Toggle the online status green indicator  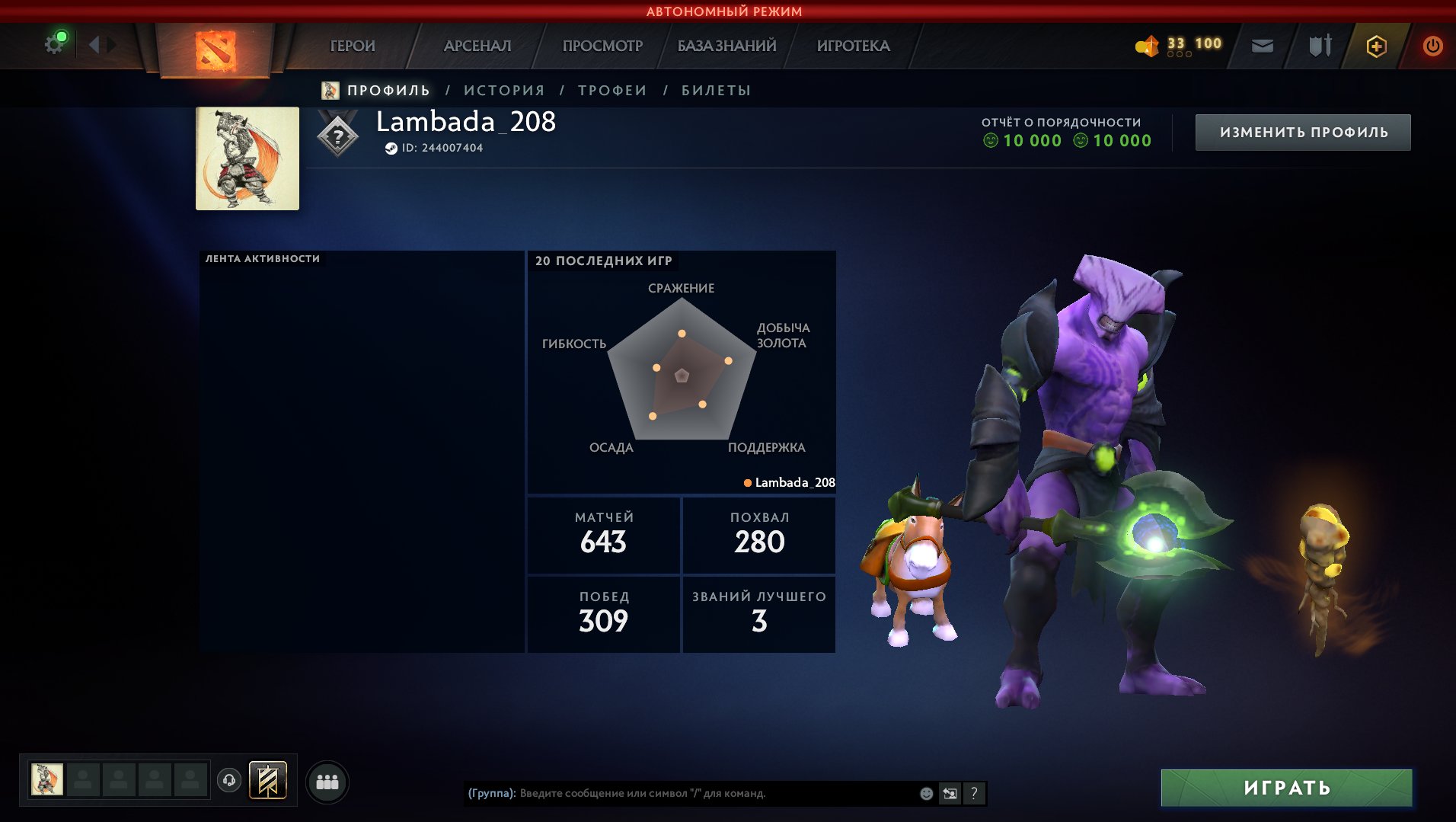pos(62,36)
